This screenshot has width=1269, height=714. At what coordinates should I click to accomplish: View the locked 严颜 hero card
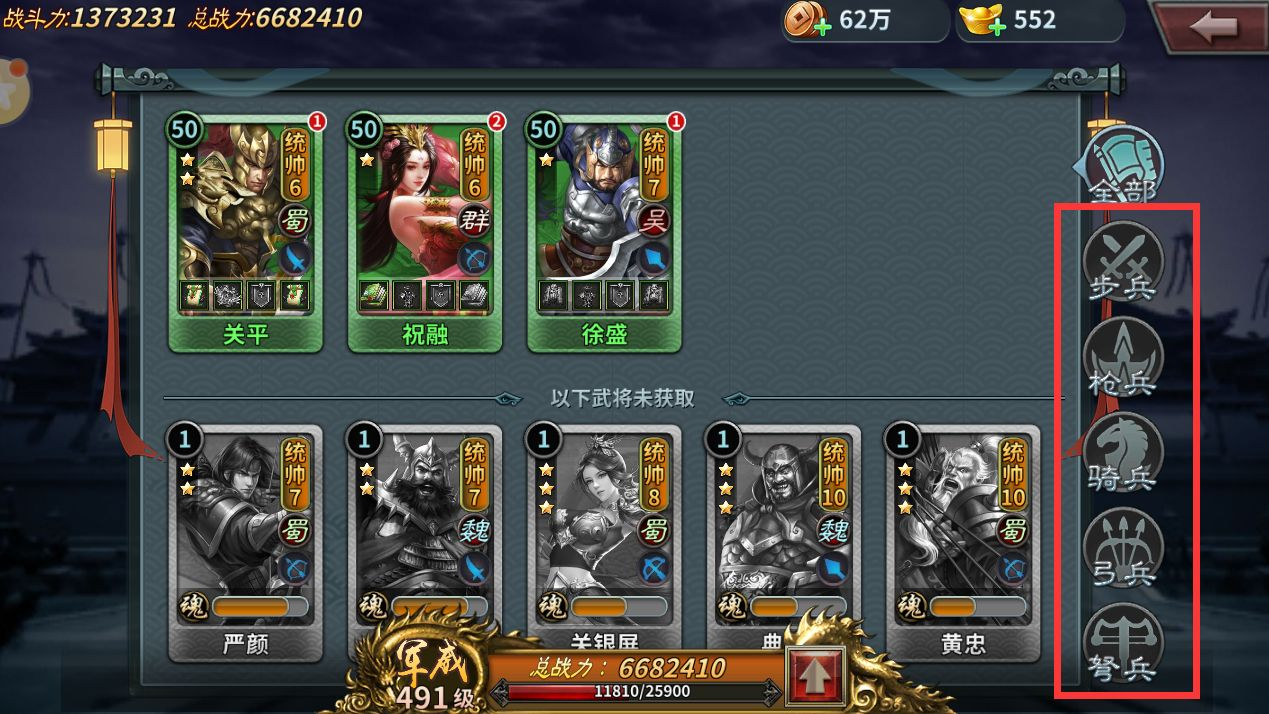(x=245, y=540)
